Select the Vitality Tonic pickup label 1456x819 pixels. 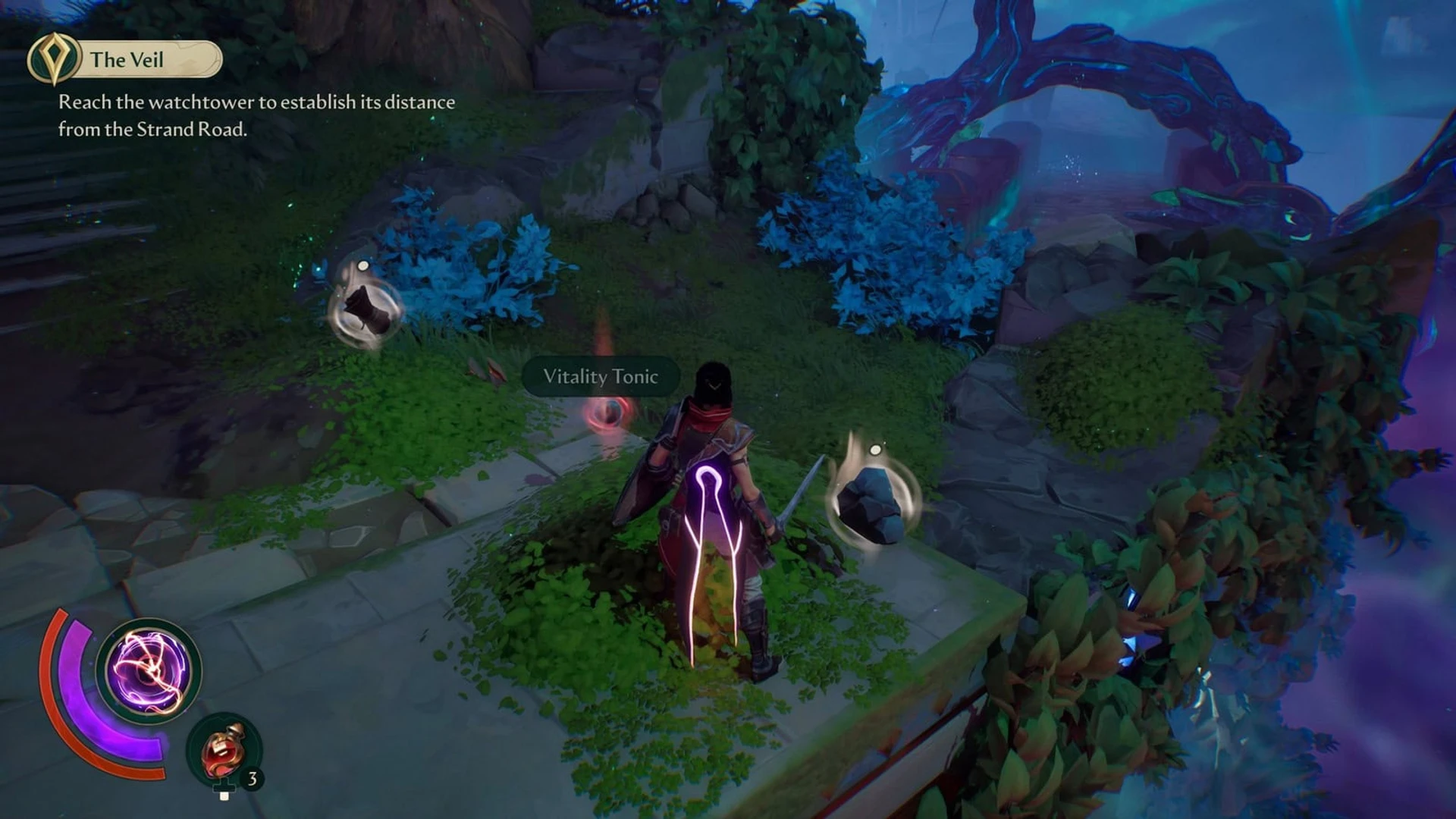tap(600, 377)
